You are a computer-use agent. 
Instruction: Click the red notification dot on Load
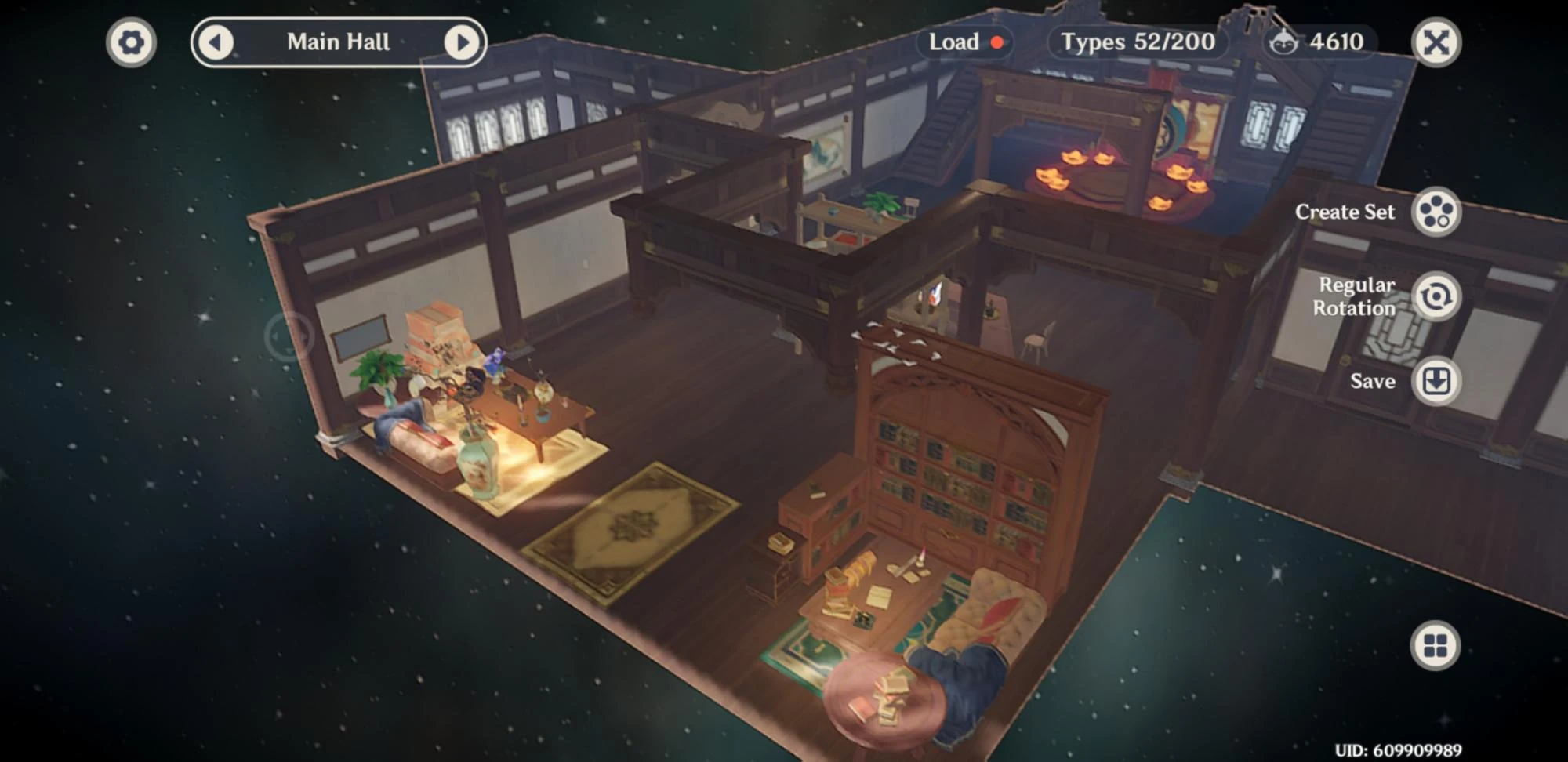[999, 43]
